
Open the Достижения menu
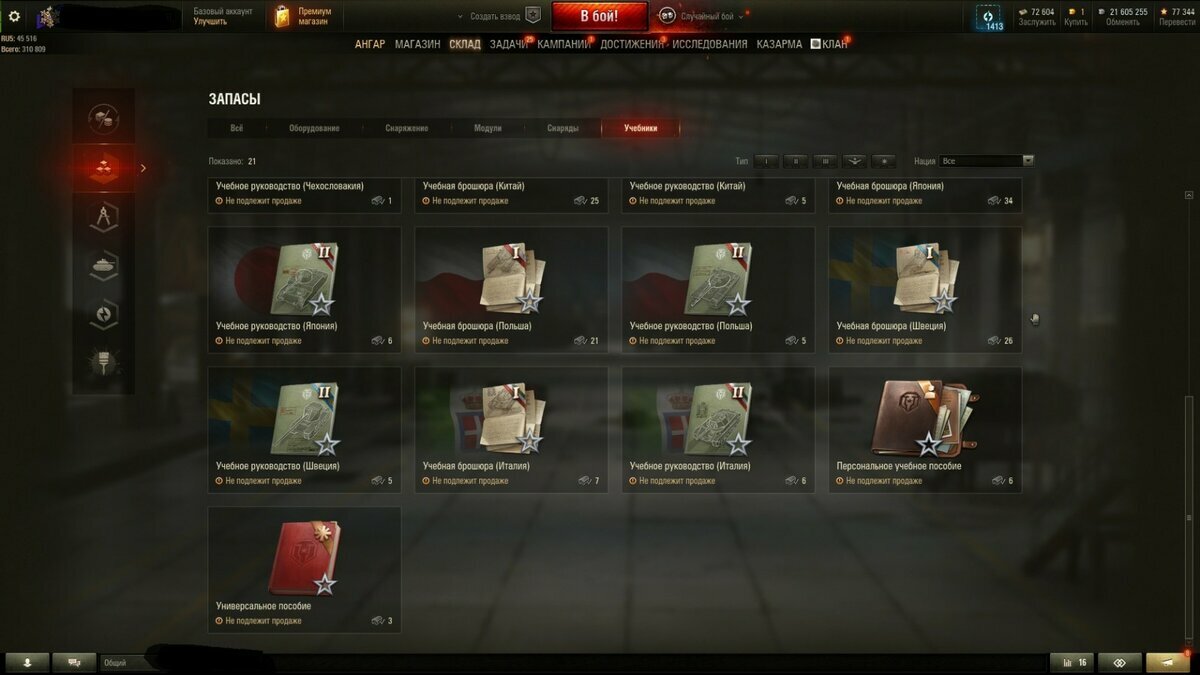click(631, 44)
